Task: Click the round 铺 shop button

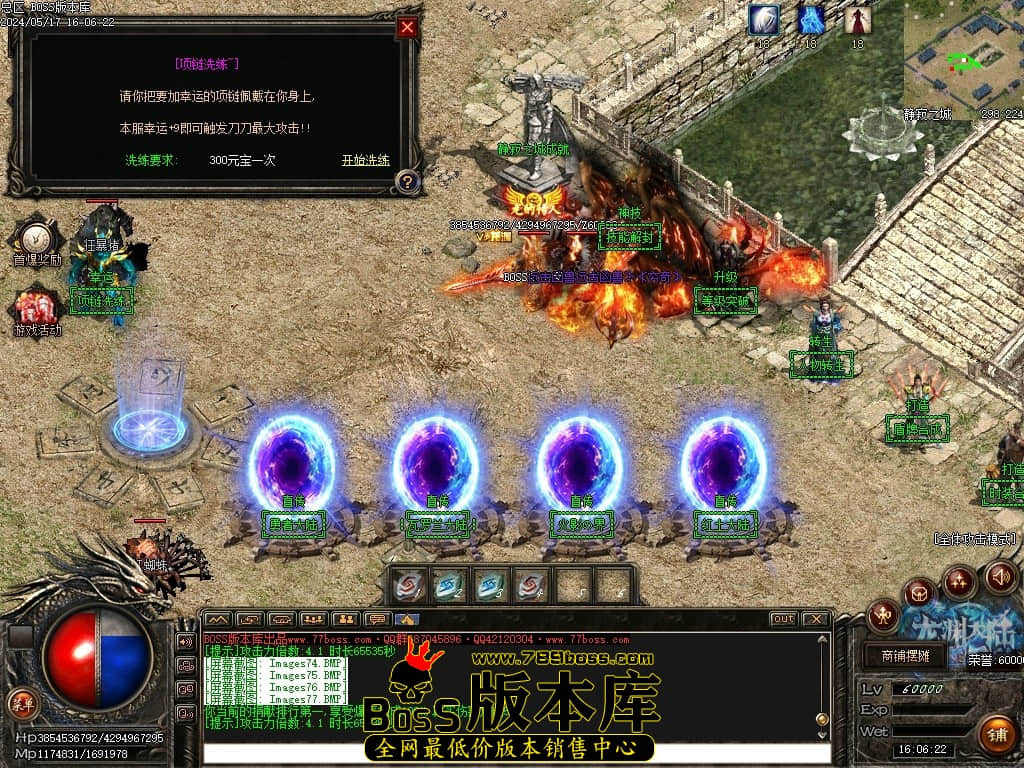Action: [x=995, y=734]
